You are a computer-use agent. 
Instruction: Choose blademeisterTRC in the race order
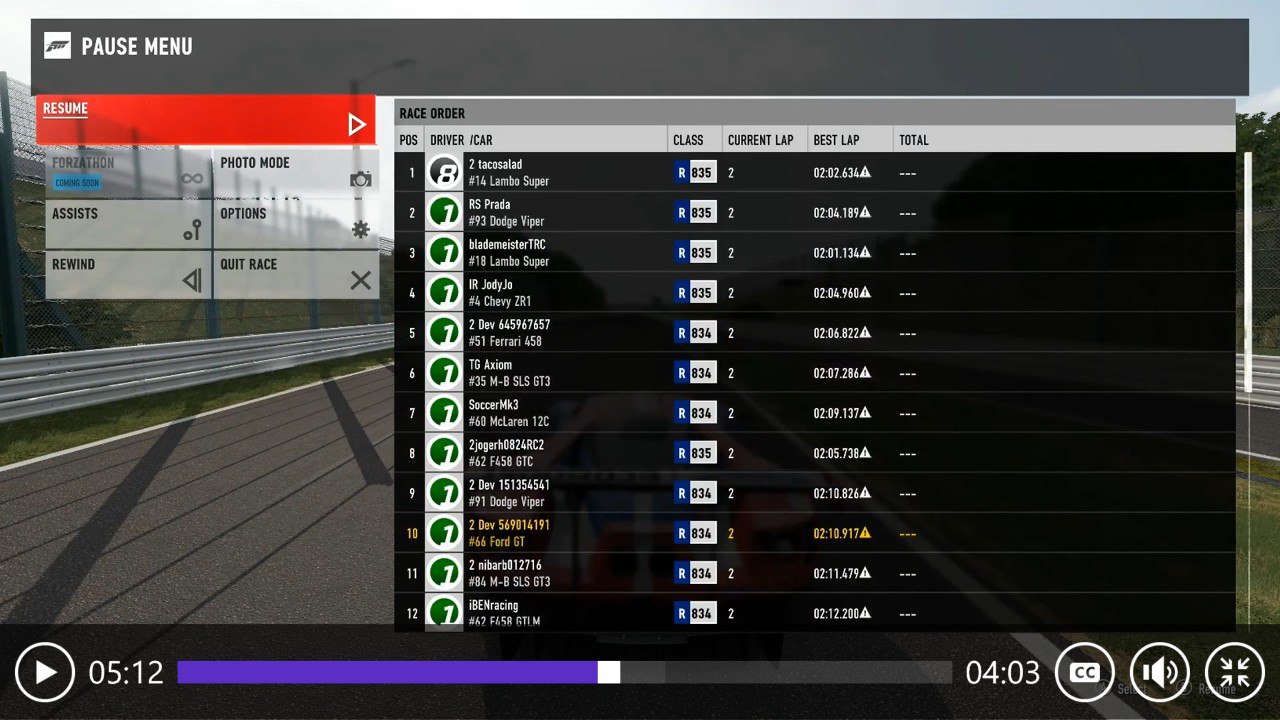pos(814,253)
